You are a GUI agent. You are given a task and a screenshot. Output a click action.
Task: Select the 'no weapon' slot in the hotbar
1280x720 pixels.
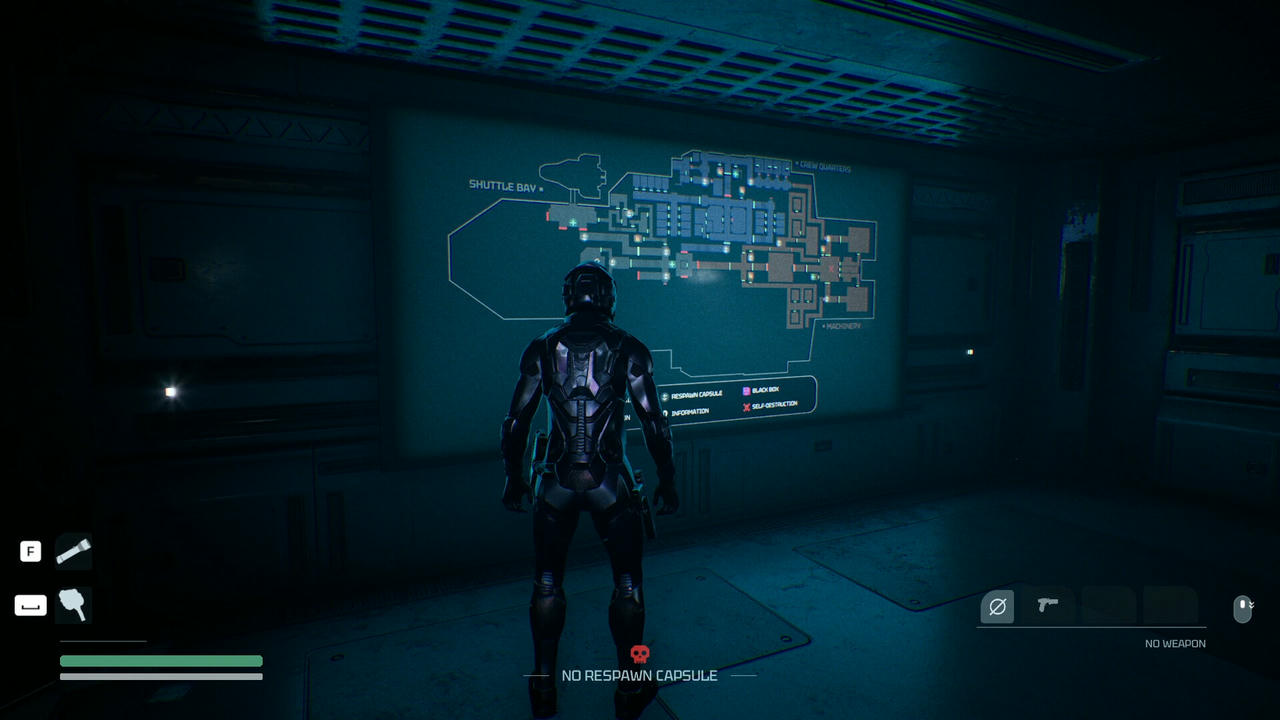[996, 606]
